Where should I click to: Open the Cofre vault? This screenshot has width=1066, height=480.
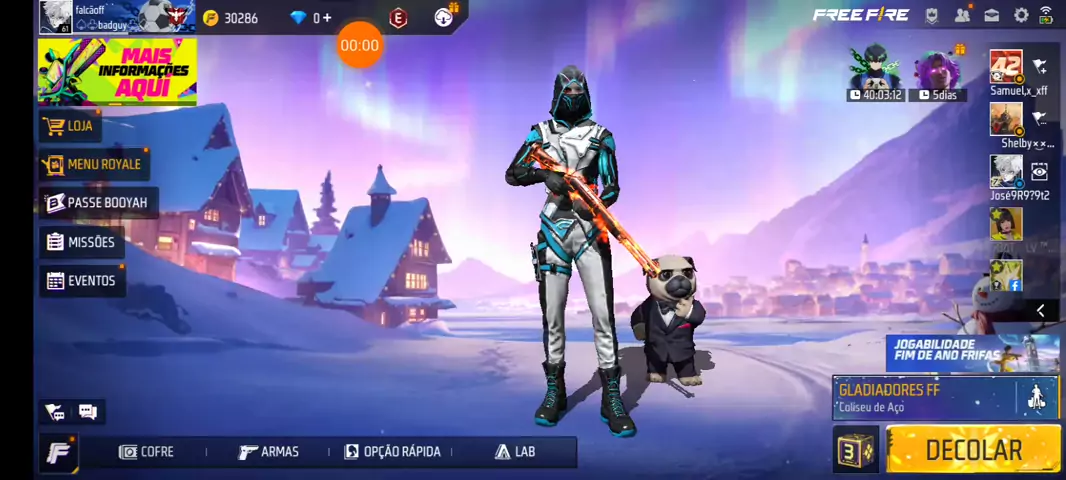coord(146,452)
